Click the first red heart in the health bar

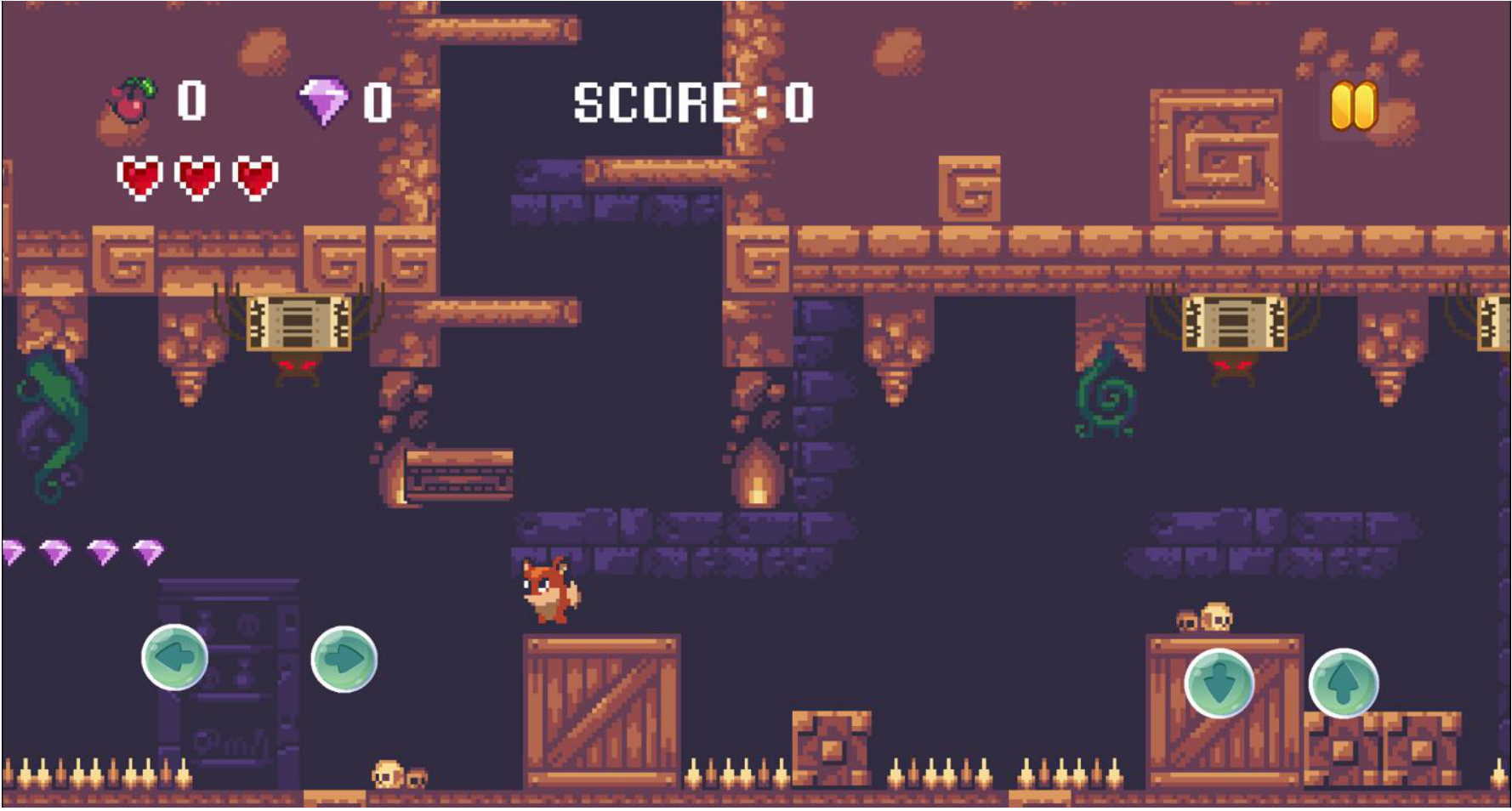coord(140,179)
